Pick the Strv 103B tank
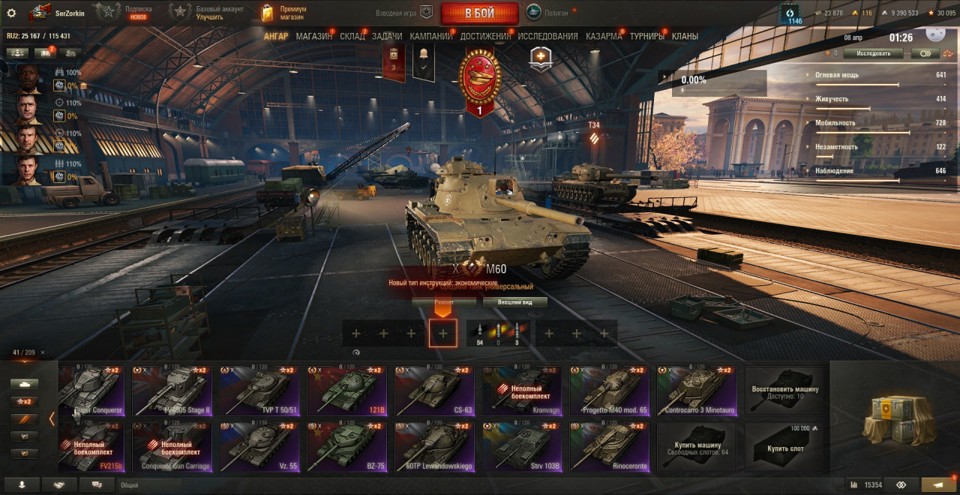The image size is (960, 495). coord(521,446)
